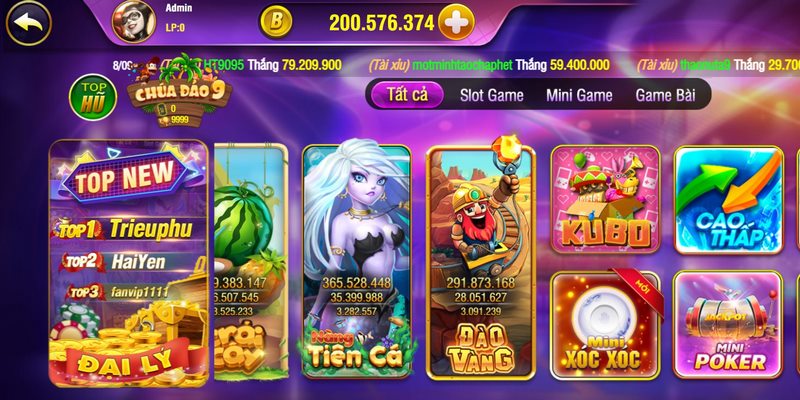
Task: Switch to the Mini Game tab
Action: [x=579, y=96]
